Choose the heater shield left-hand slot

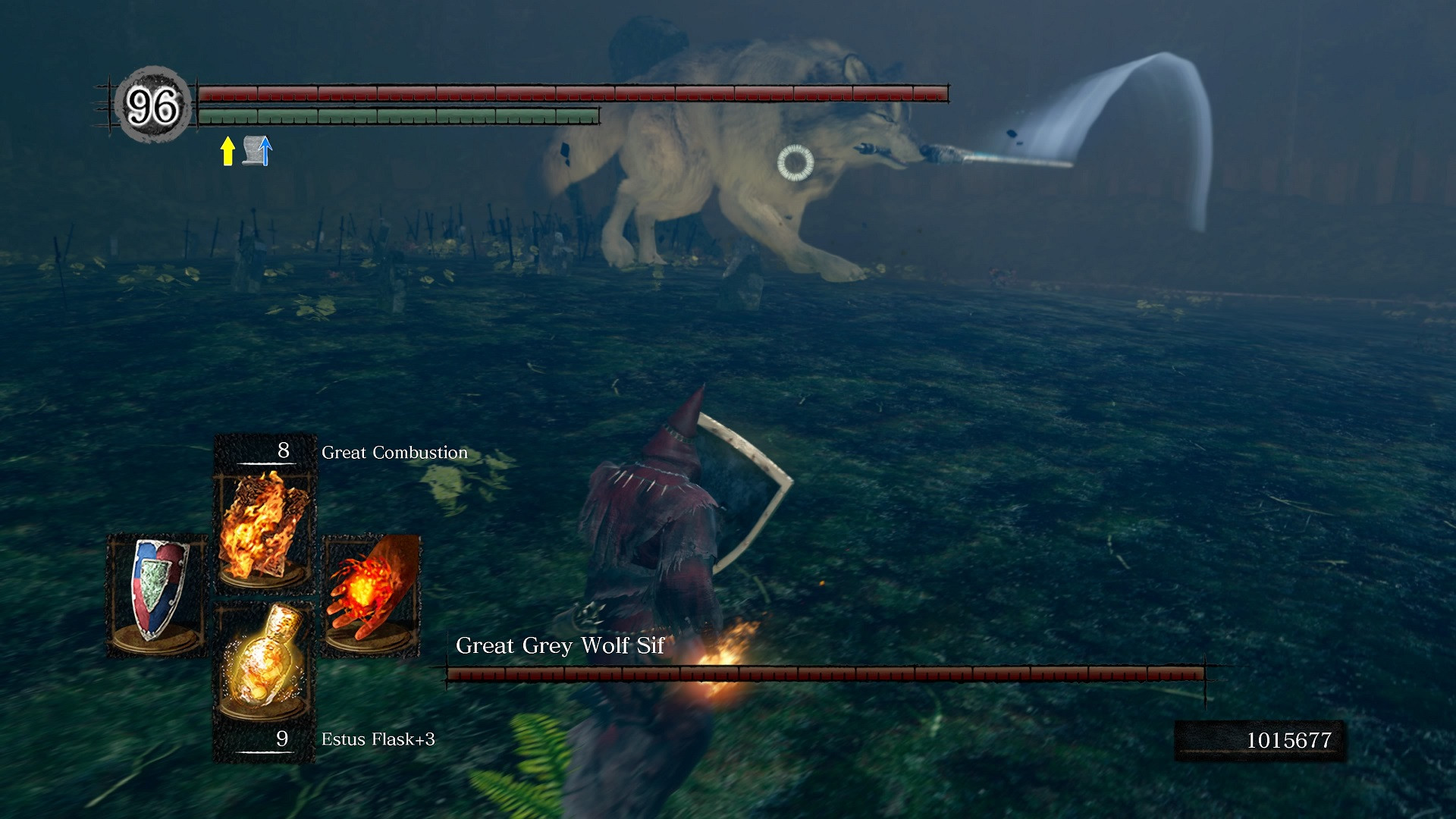[158, 593]
